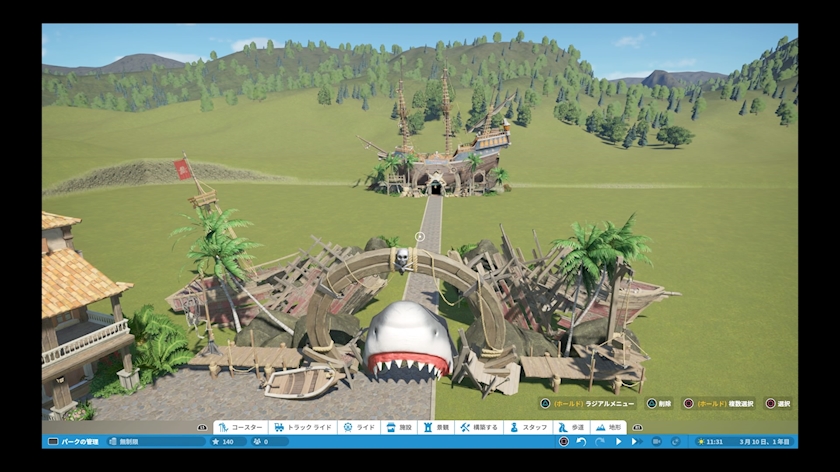Open the guest count panel
This screenshot has width=840, height=472.
point(262,441)
